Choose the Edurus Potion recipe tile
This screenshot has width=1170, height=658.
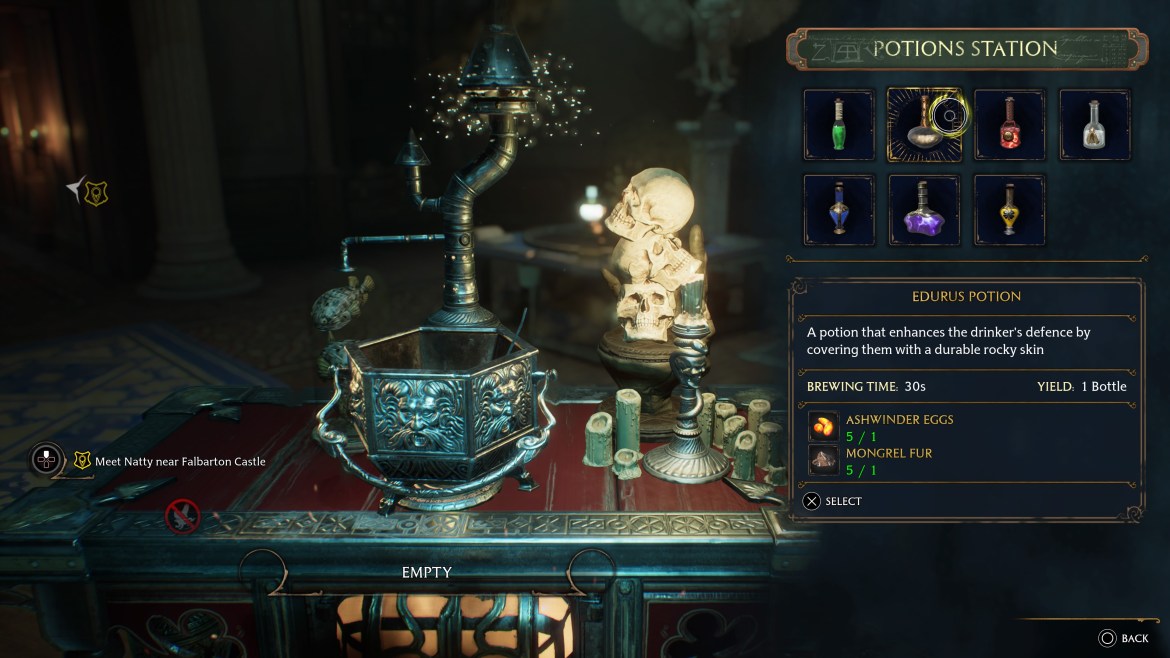(x=924, y=125)
